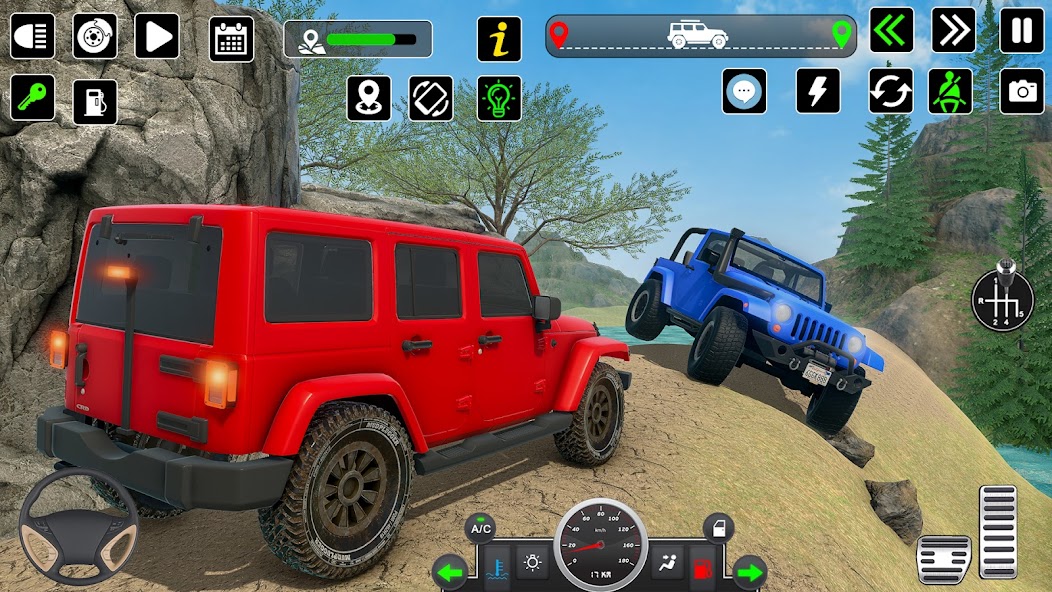Activate the left turn signal arrow
The height and width of the screenshot is (592, 1052).
[450, 573]
